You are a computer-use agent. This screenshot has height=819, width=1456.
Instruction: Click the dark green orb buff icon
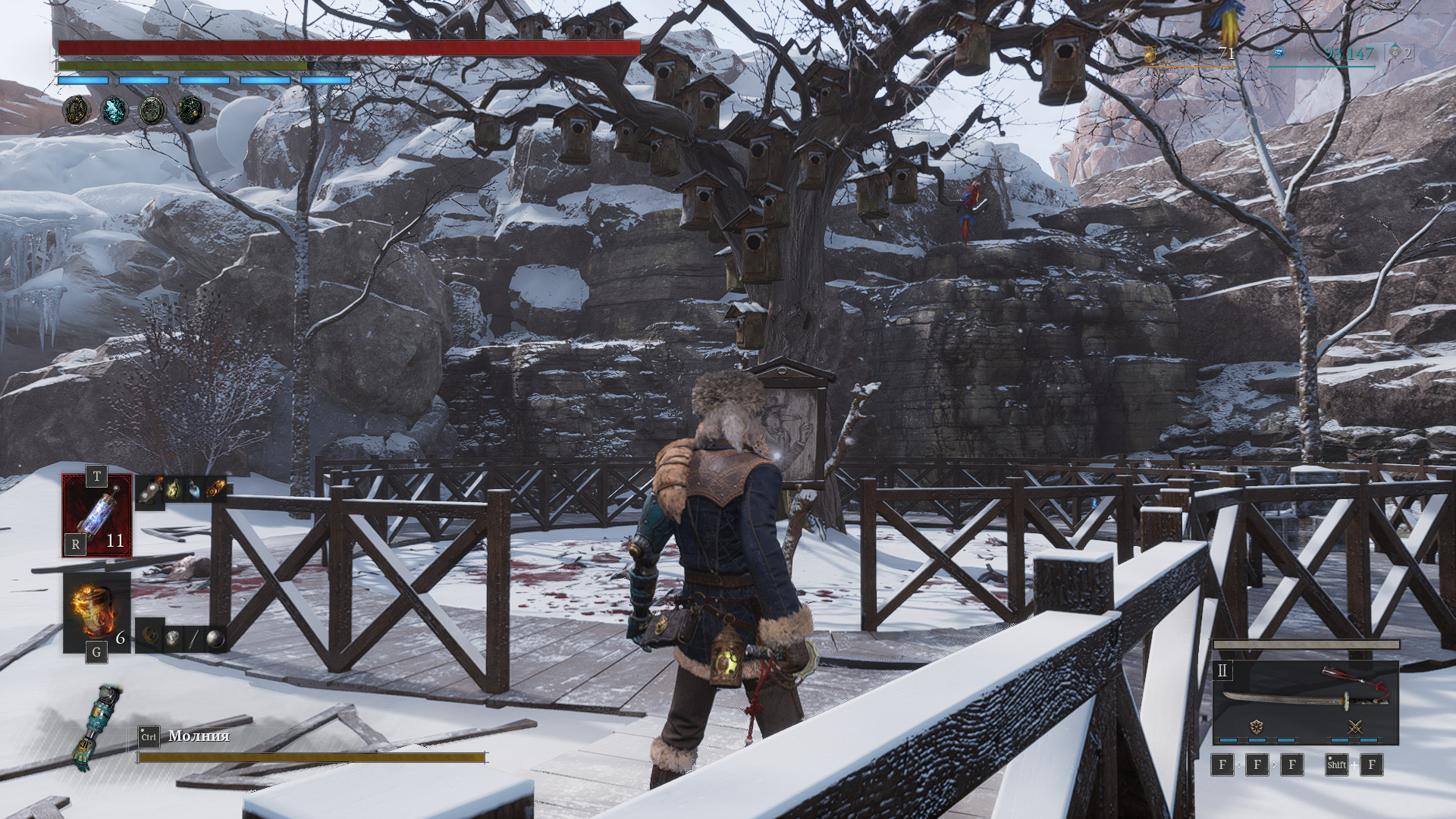(190, 110)
